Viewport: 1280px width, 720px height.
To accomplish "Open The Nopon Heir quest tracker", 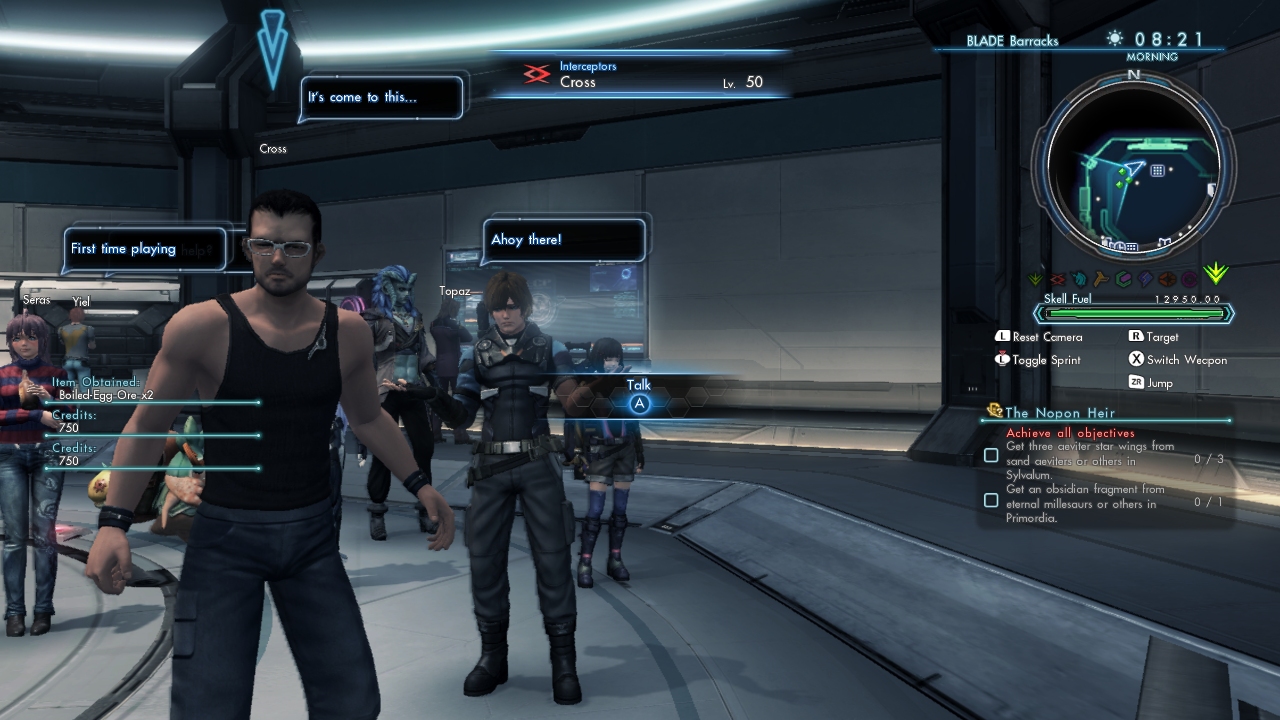I will (1060, 412).
